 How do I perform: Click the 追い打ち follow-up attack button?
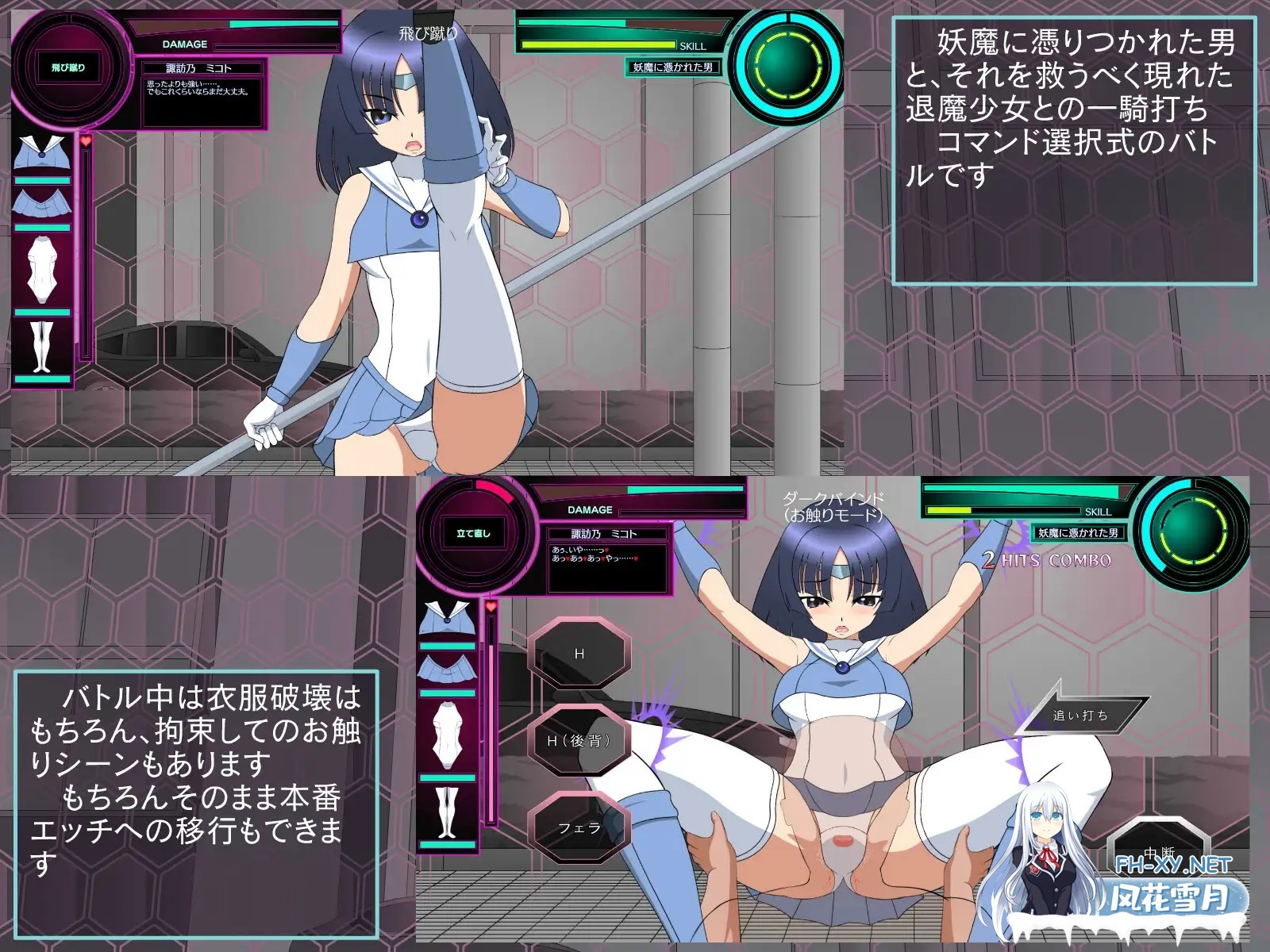pos(1079,713)
